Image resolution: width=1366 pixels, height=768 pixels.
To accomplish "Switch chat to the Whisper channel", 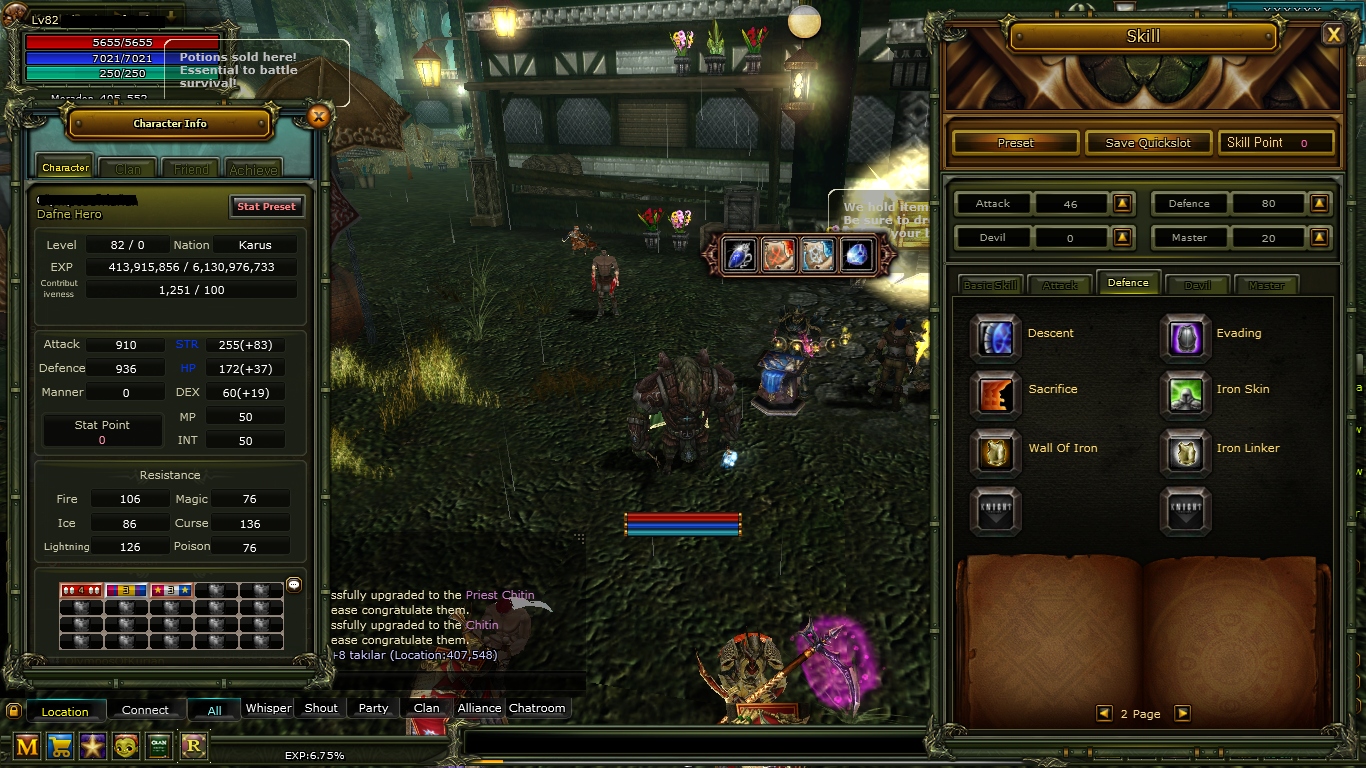I will (x=268, y=708).
